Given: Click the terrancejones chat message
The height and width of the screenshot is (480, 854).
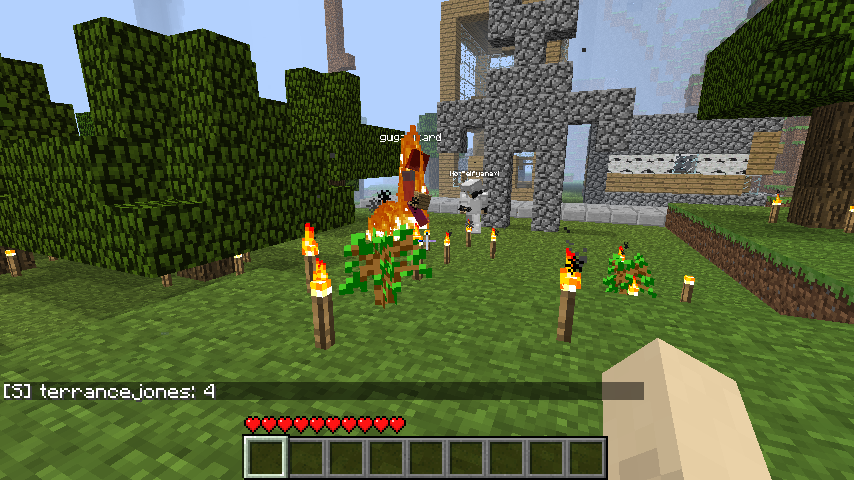Looking at the screenshot, I should click(110, 392).
